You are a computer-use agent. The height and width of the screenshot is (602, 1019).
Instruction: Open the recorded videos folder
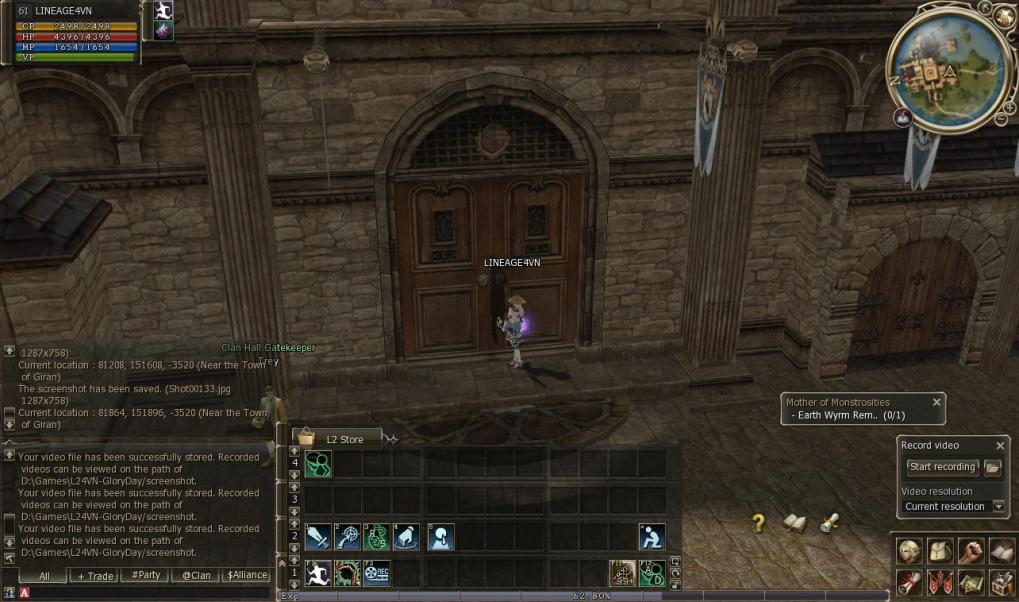click(x=992, y=467)
